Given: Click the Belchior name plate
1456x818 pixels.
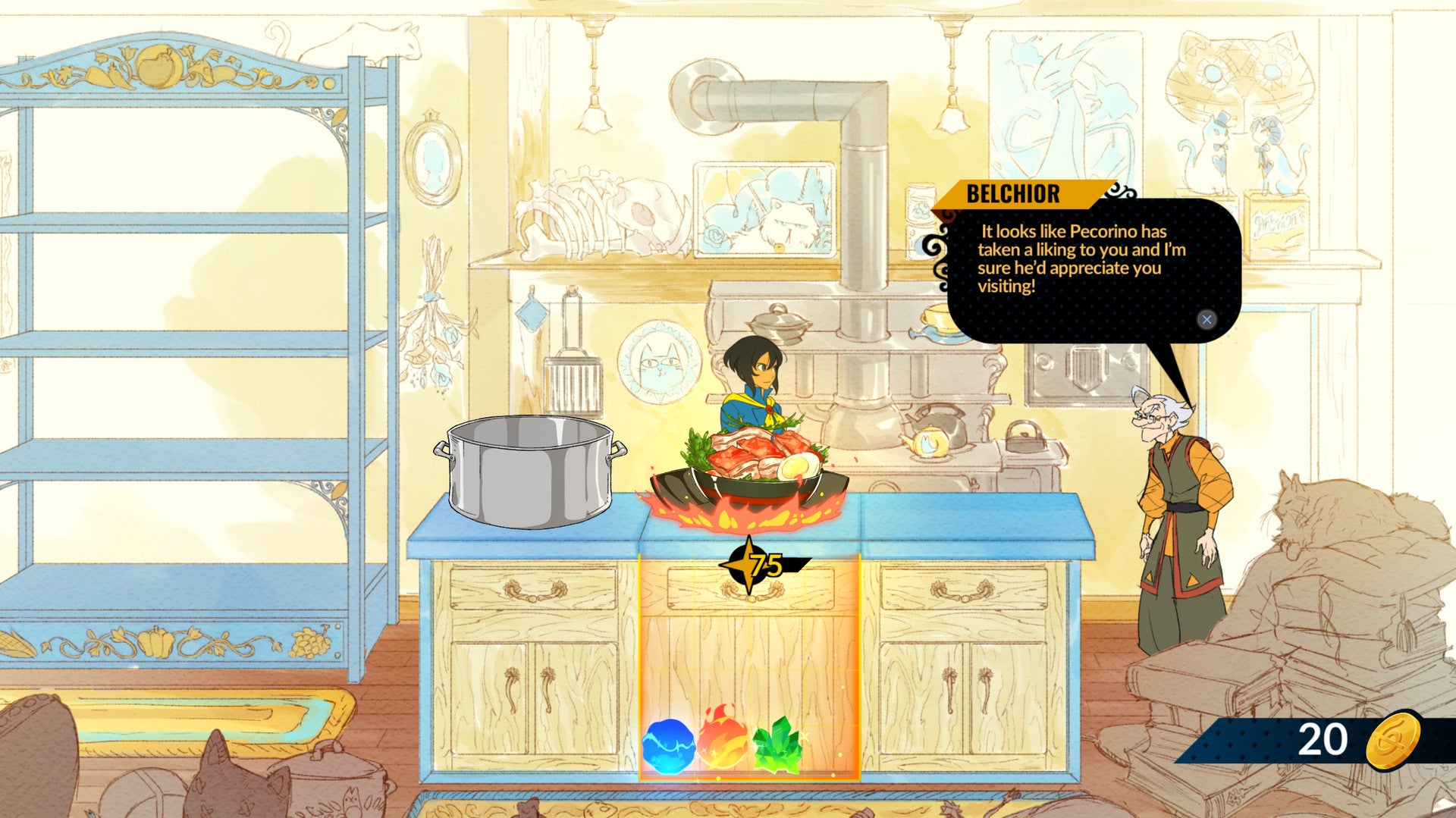Looking at the screenshot, I should [x=1012, y=195].
